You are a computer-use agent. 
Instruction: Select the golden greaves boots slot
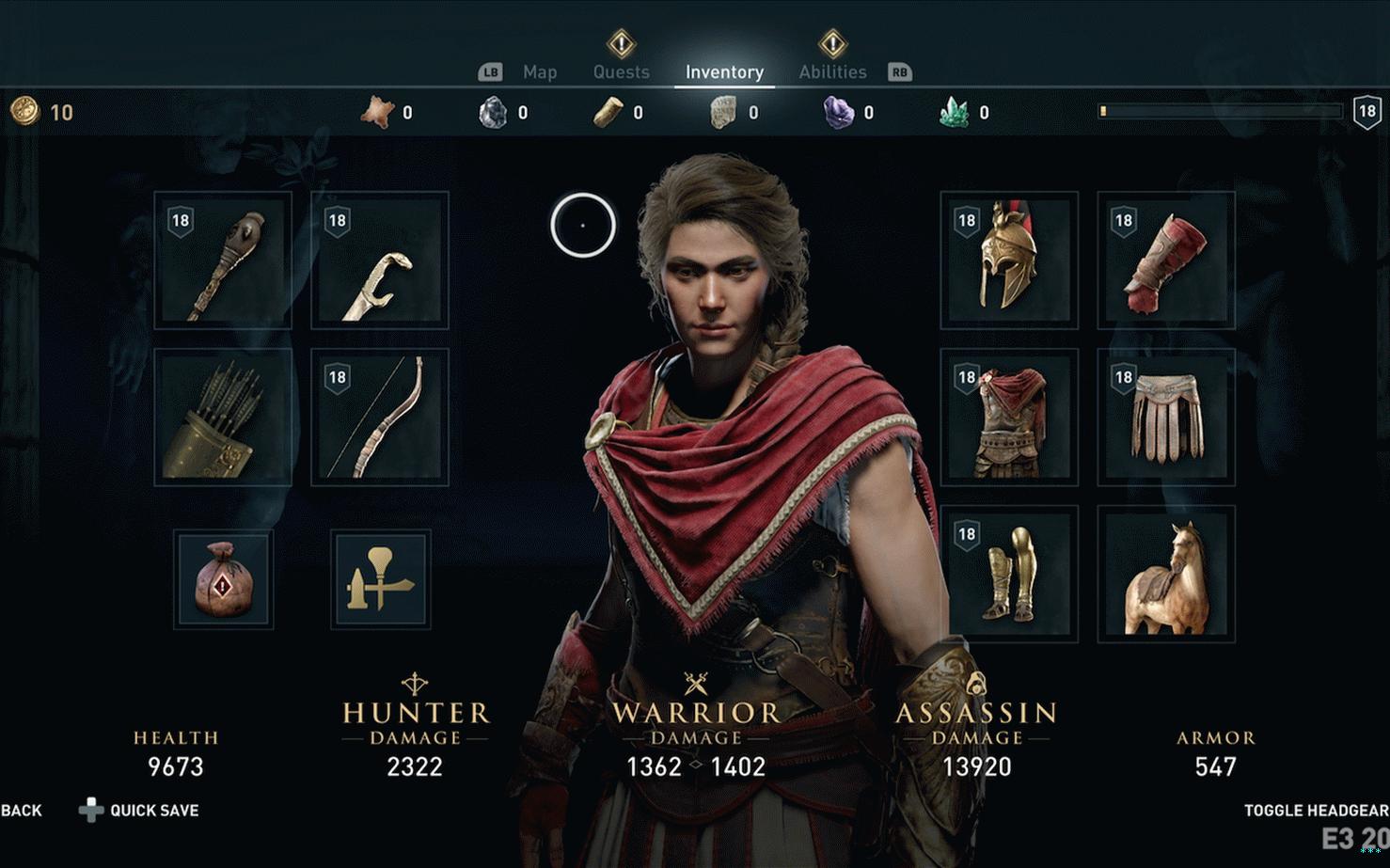point(1009,575)
